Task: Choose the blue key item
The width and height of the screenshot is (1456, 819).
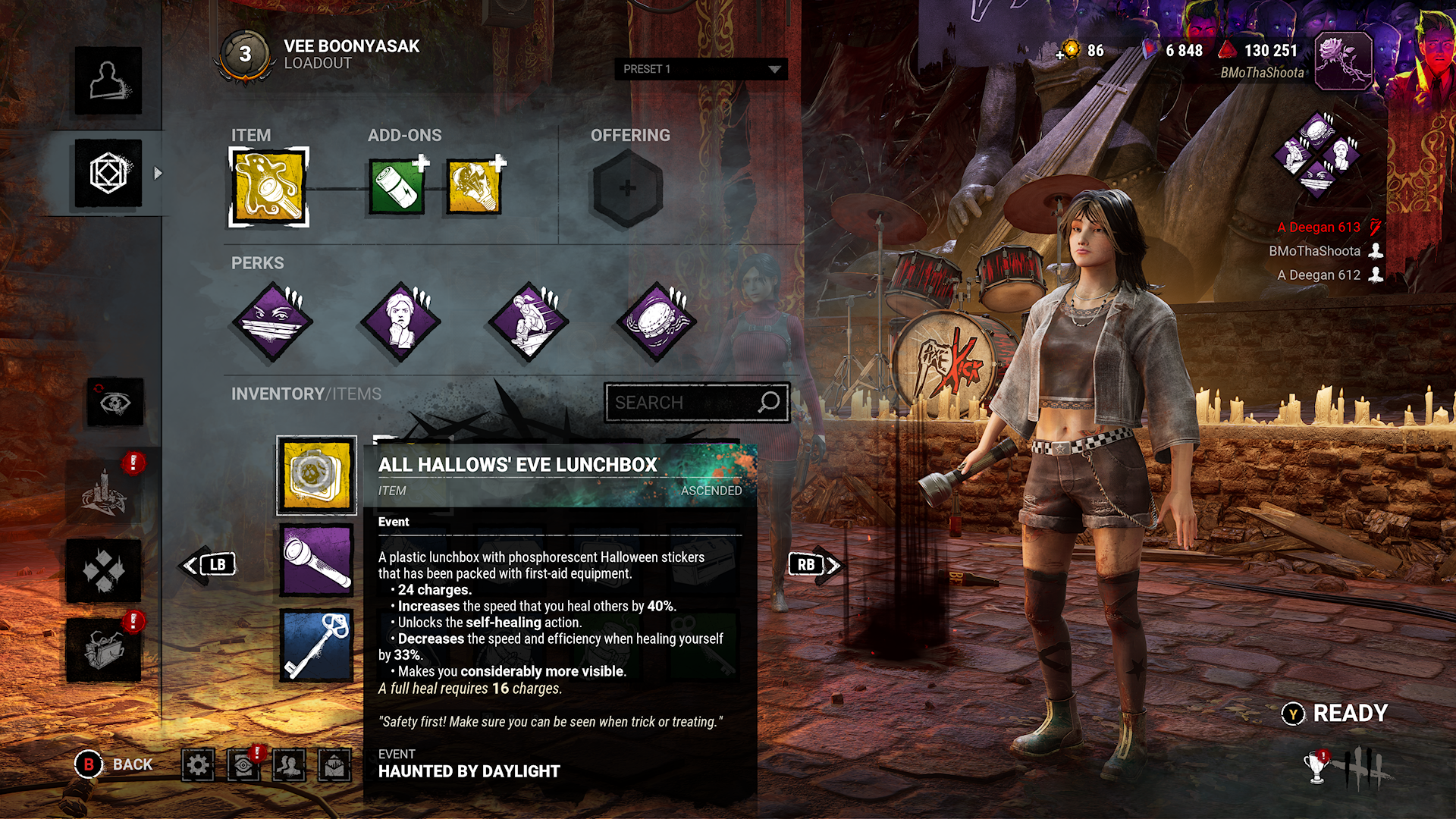Action: click(316, 646)
